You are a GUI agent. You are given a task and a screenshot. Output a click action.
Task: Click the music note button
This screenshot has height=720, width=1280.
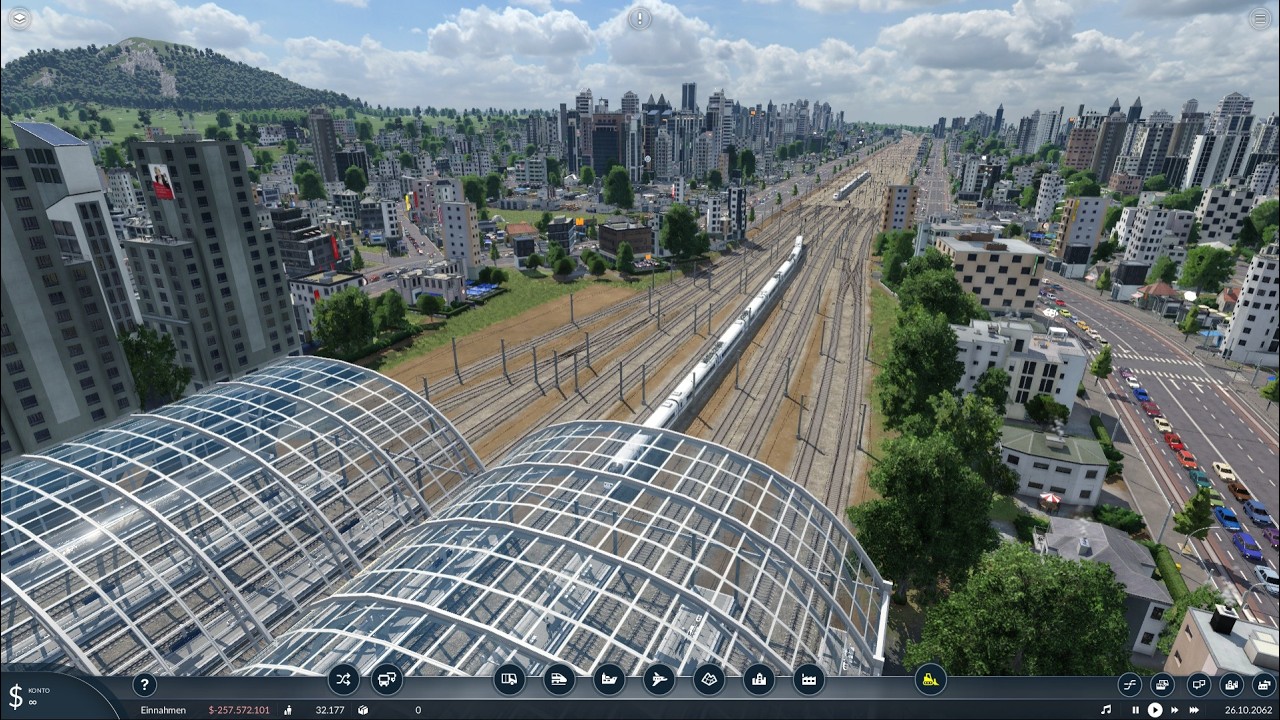(x=1105, y=710)
